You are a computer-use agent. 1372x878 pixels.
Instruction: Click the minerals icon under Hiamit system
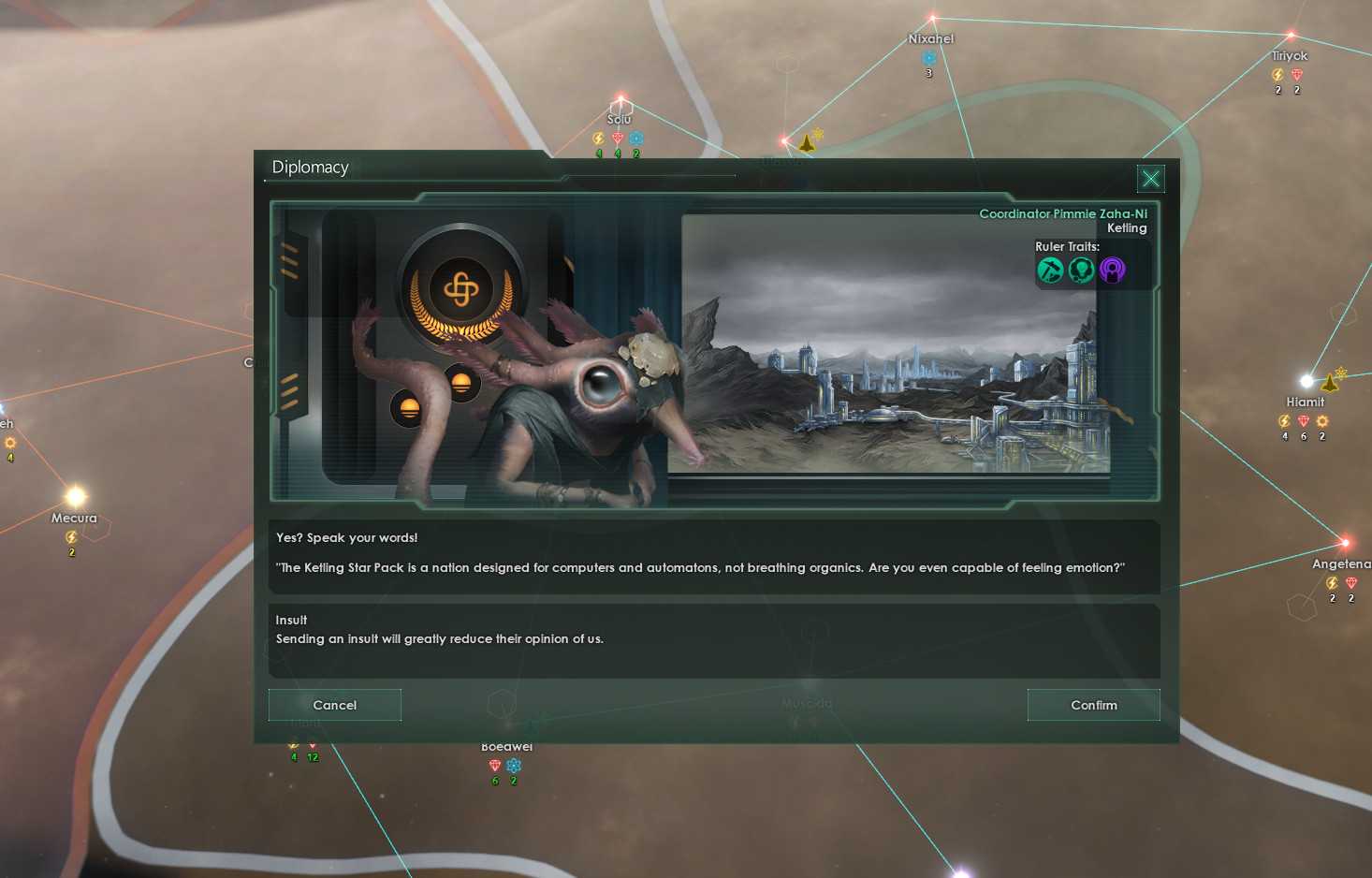point(1303,421)
